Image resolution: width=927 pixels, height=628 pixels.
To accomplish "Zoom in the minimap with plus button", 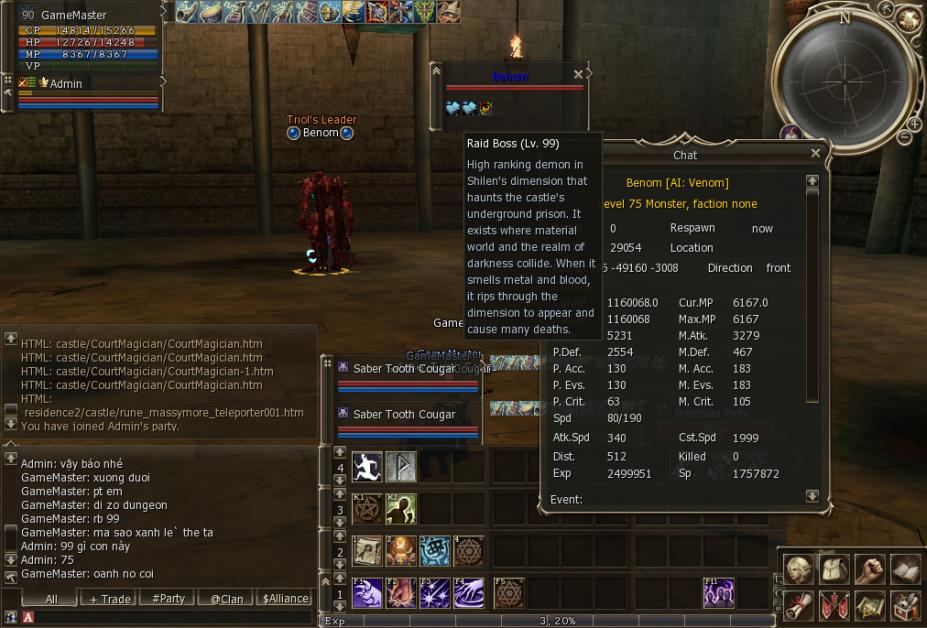I will pos(914,122).
